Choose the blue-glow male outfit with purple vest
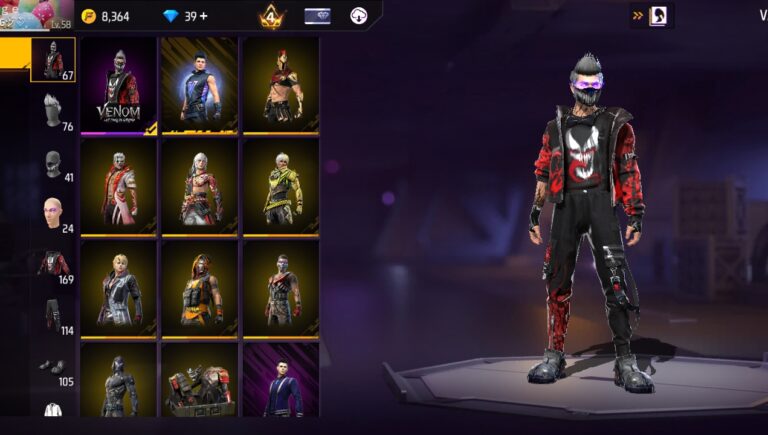Image resolution: width=768 pixels, height=435 pixels. [x=199, y=85]
